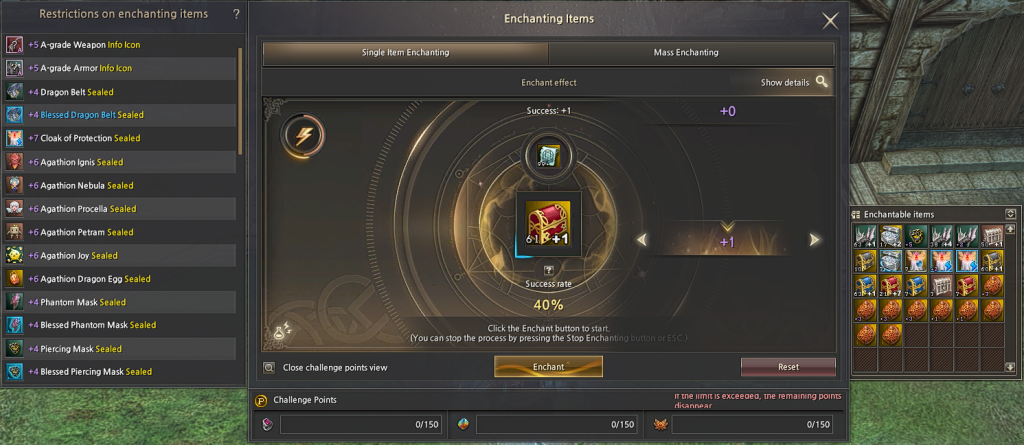Click the left arrow next to +1
The width and height of the screenshot is (1024, 445).
[643, 240]
